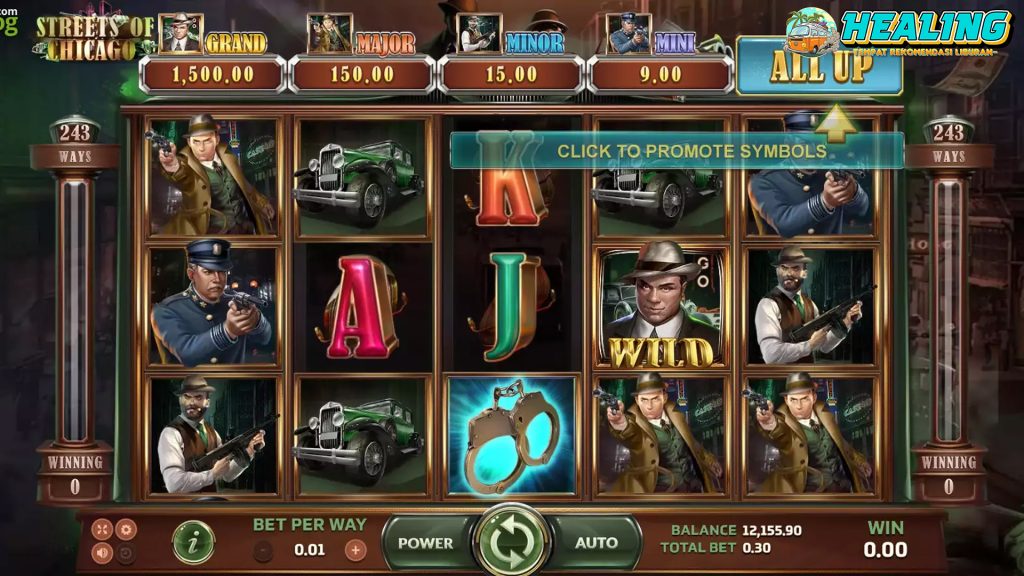Image resolution: width=1024 pixels, height=576 pixels.
Task: Activate the POWER button
Action: tap(425, 543)
